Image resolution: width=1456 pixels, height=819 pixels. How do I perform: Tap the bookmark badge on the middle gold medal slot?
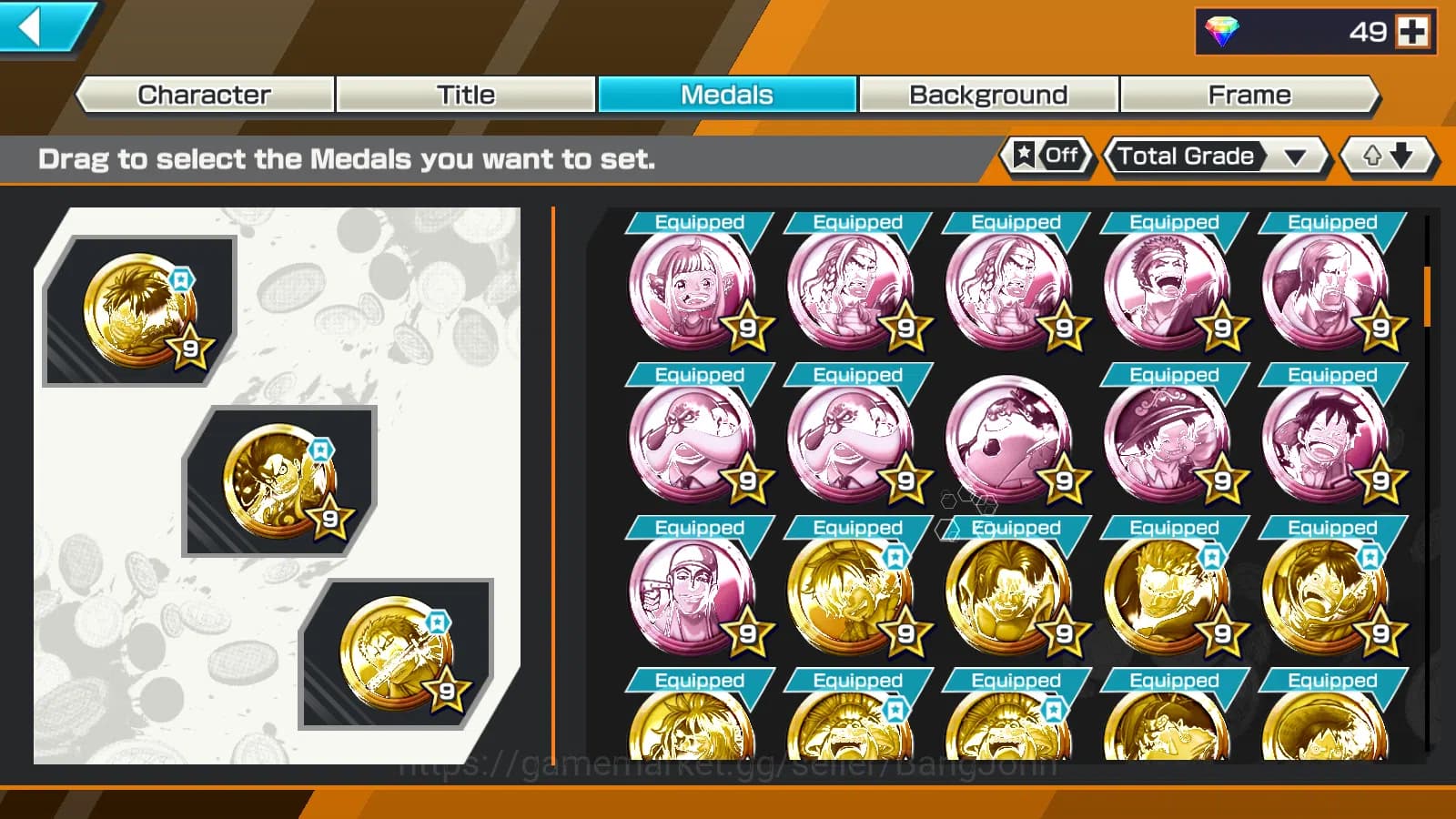[x=320, y=448]
